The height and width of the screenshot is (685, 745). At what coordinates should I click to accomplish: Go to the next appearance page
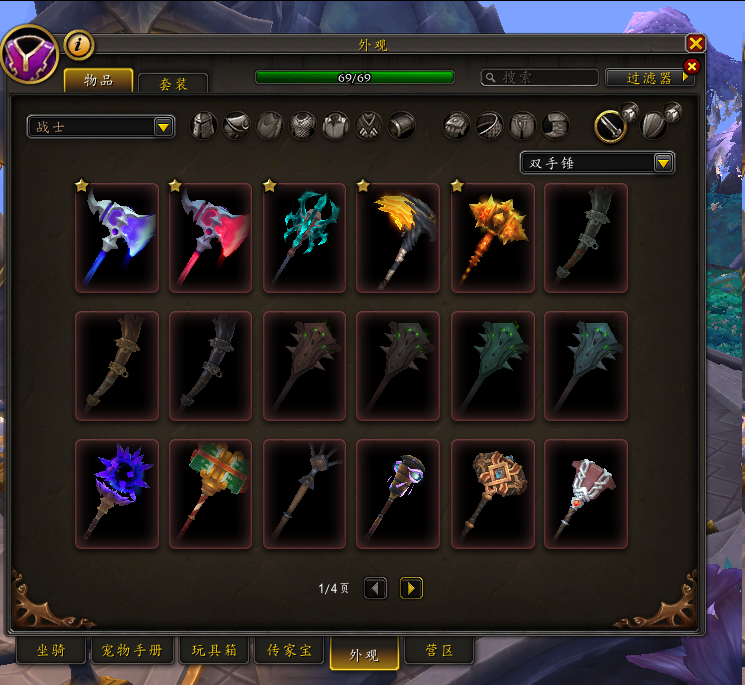(411, 588)
